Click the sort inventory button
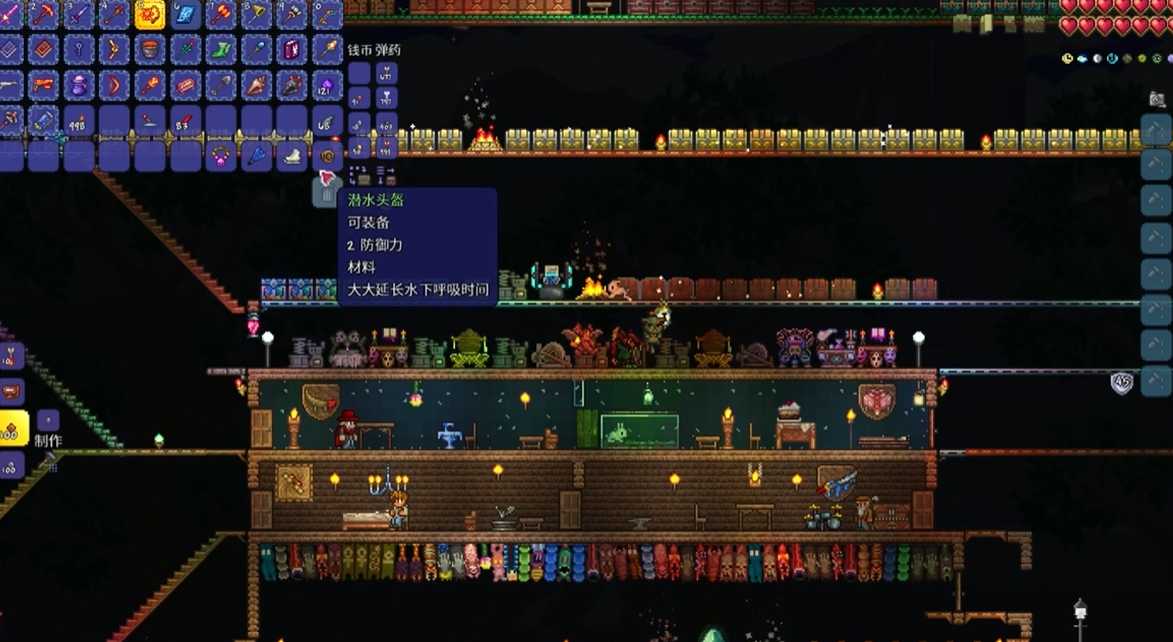Image resolution: width=1173 pixels, height=642 pixels. click(x=386, y=177)
